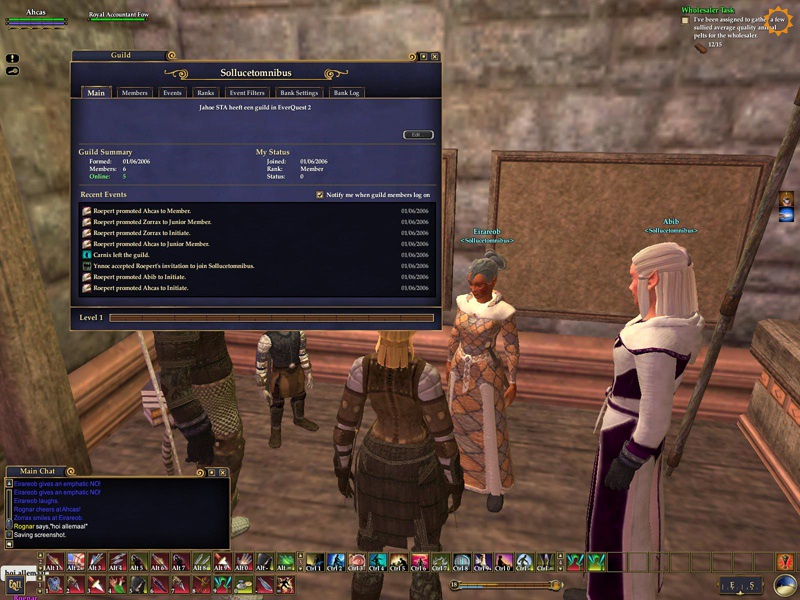Select the Main guild tab
Viewport: 800px width, 600px height.
(x=96, y=93)
